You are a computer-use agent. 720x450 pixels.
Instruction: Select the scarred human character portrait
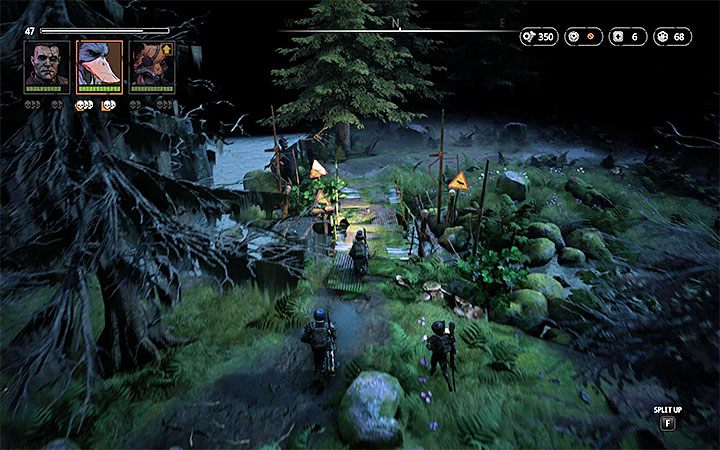[x=46, y=66]
